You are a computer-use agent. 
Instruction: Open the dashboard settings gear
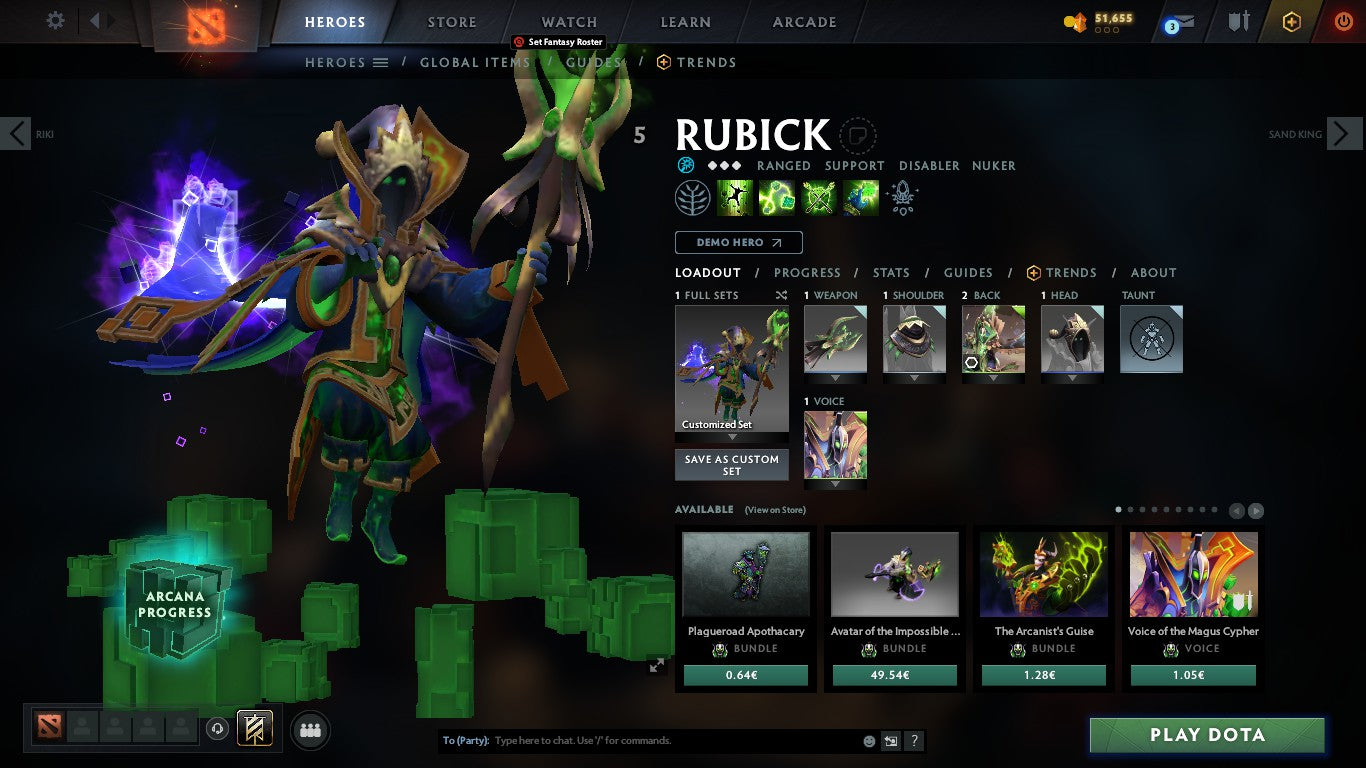tap(55, 19)
